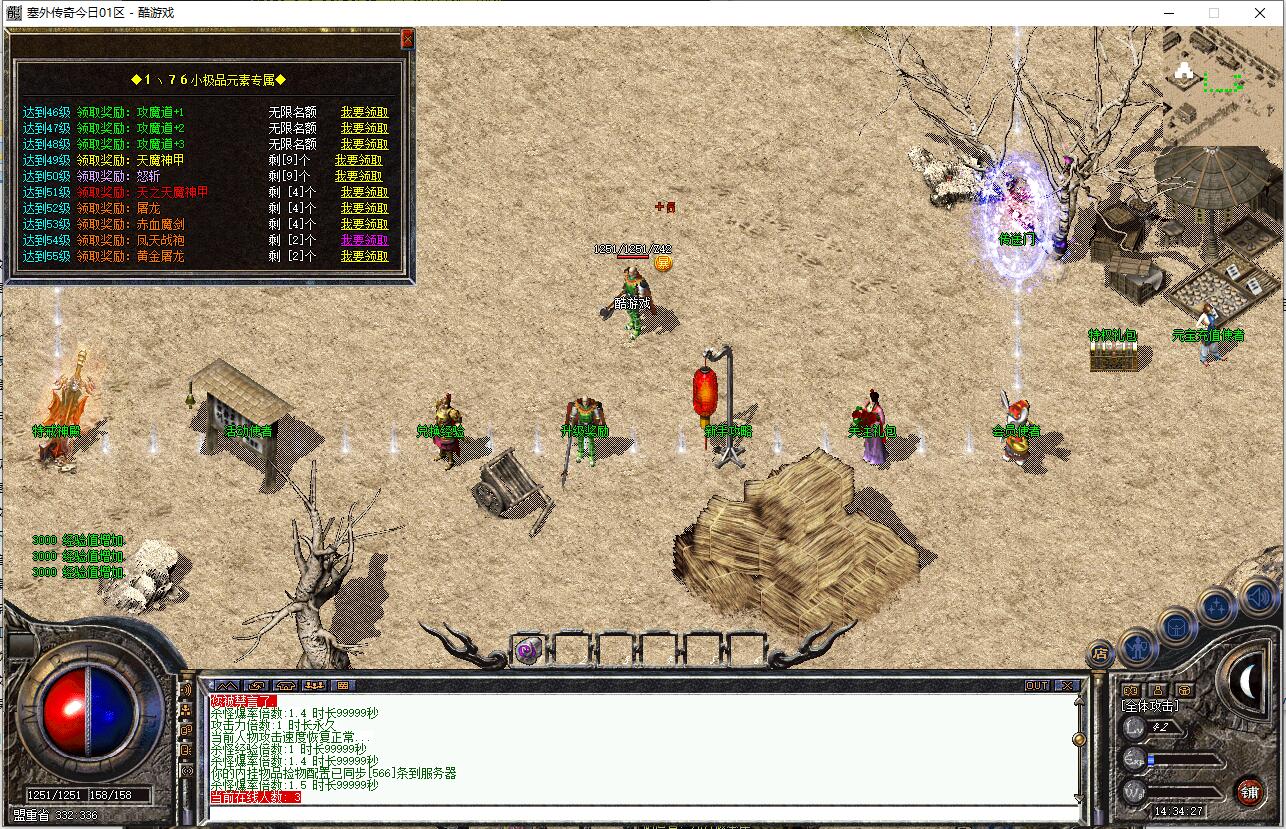
Task: Select the purple swirl scroll belt slot
Action: [527, 651]
